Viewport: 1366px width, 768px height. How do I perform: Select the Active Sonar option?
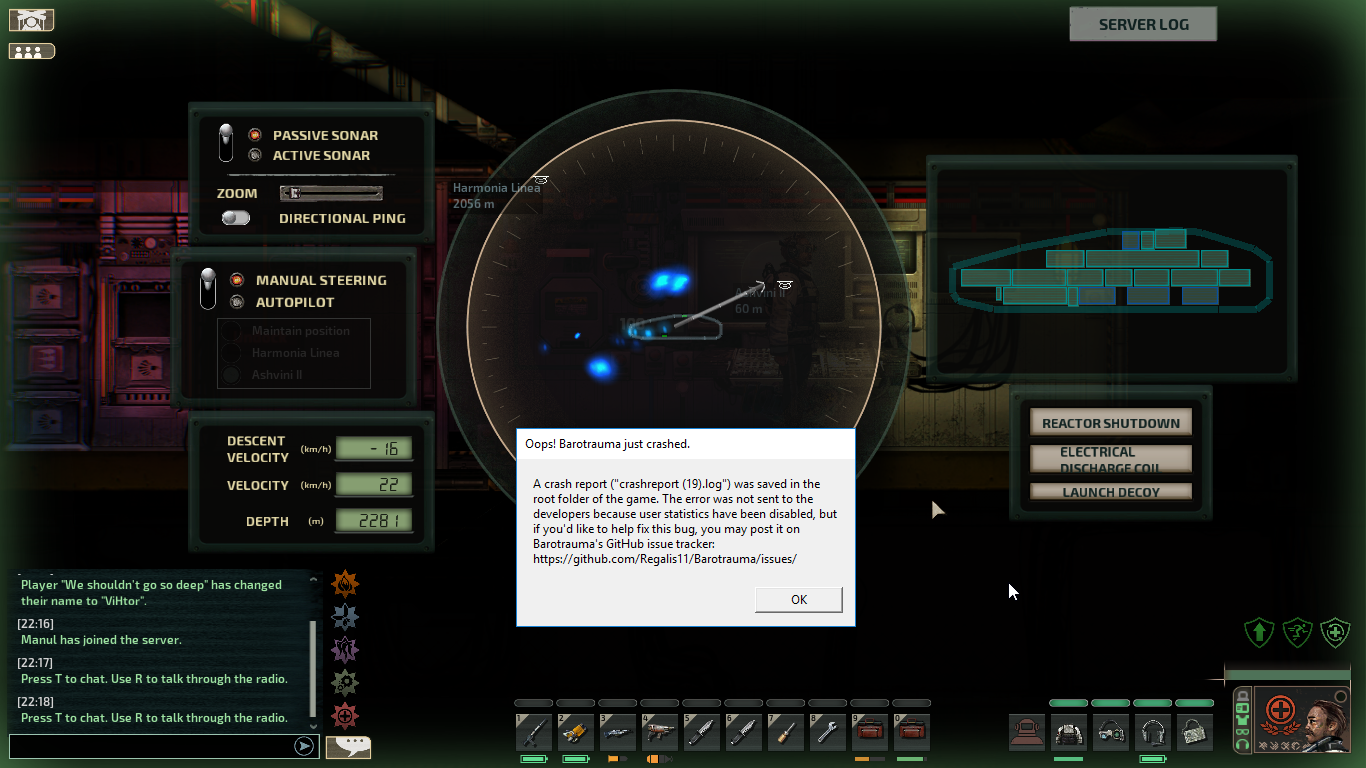point(320,156)
